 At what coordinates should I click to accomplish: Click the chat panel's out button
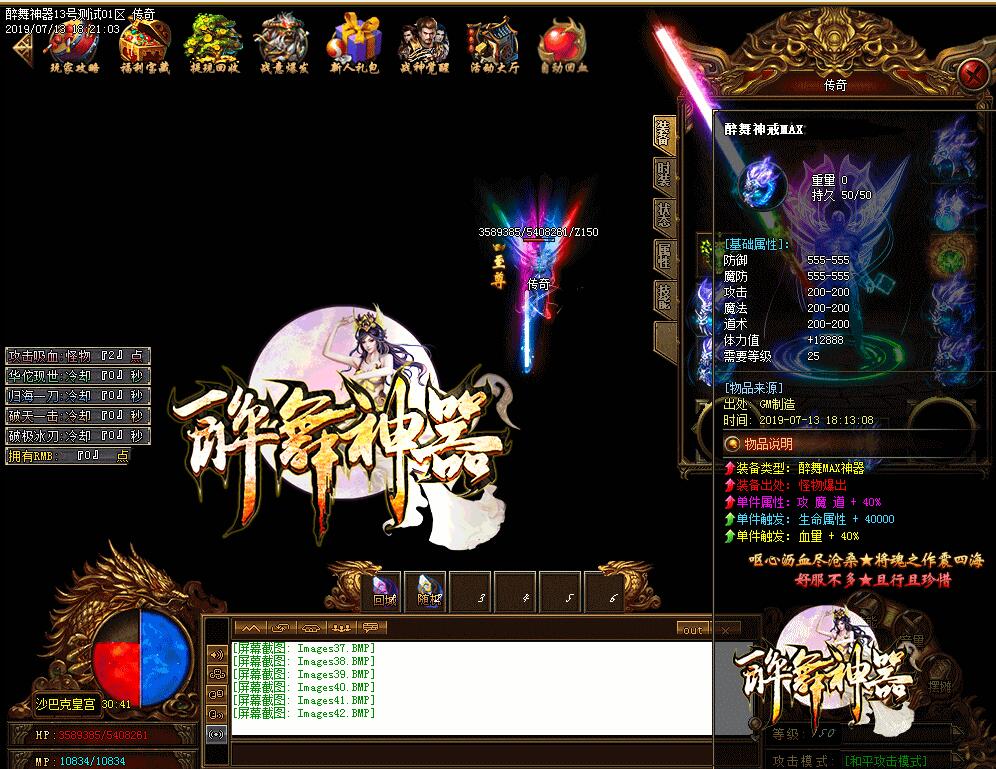[692, 630]
